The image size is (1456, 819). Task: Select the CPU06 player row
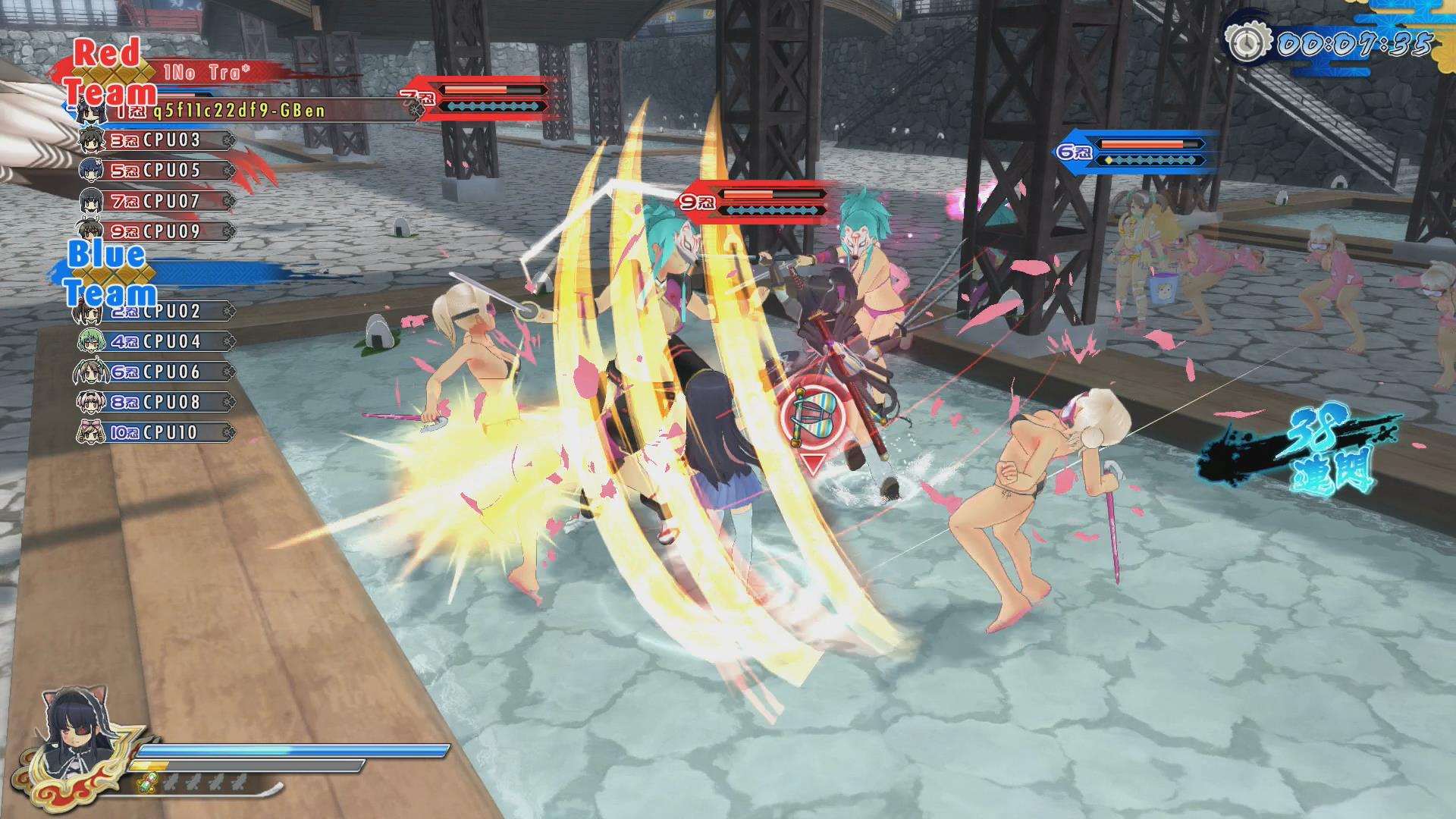[157, 372]
